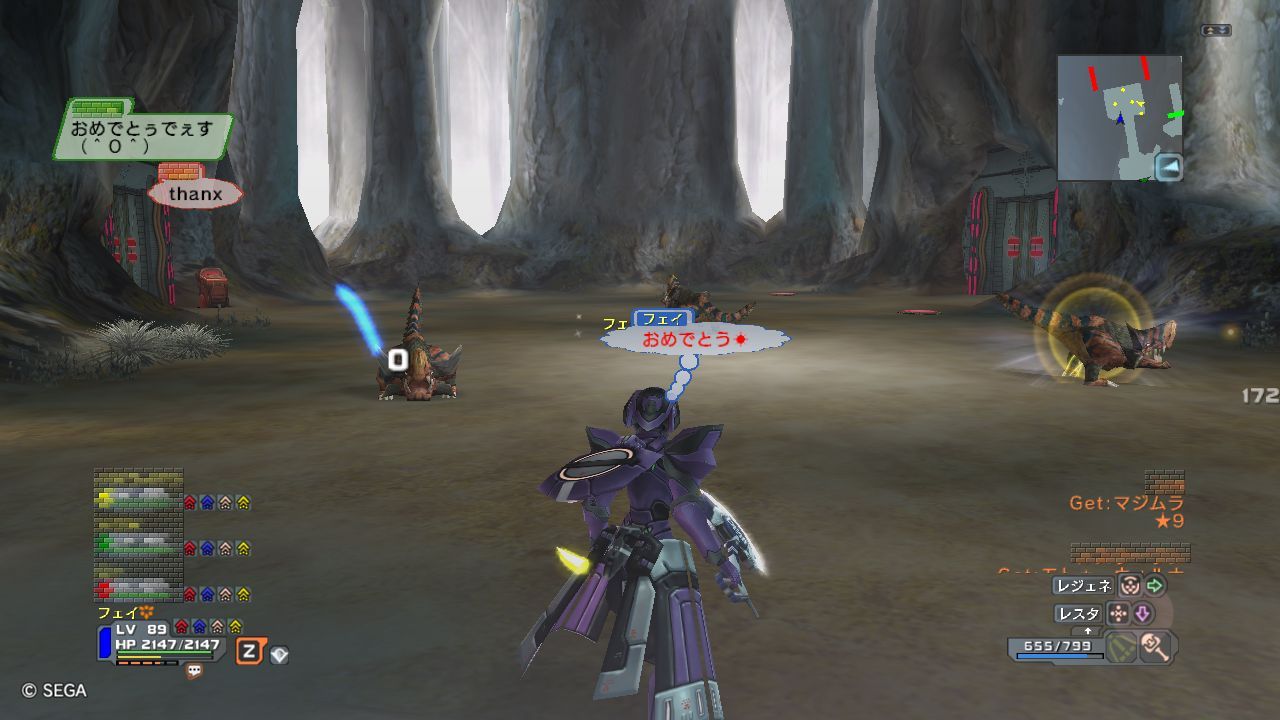Click the thanx chat bubble
This screenshot has height=720, width=1280.
click(x=195, y=193)
